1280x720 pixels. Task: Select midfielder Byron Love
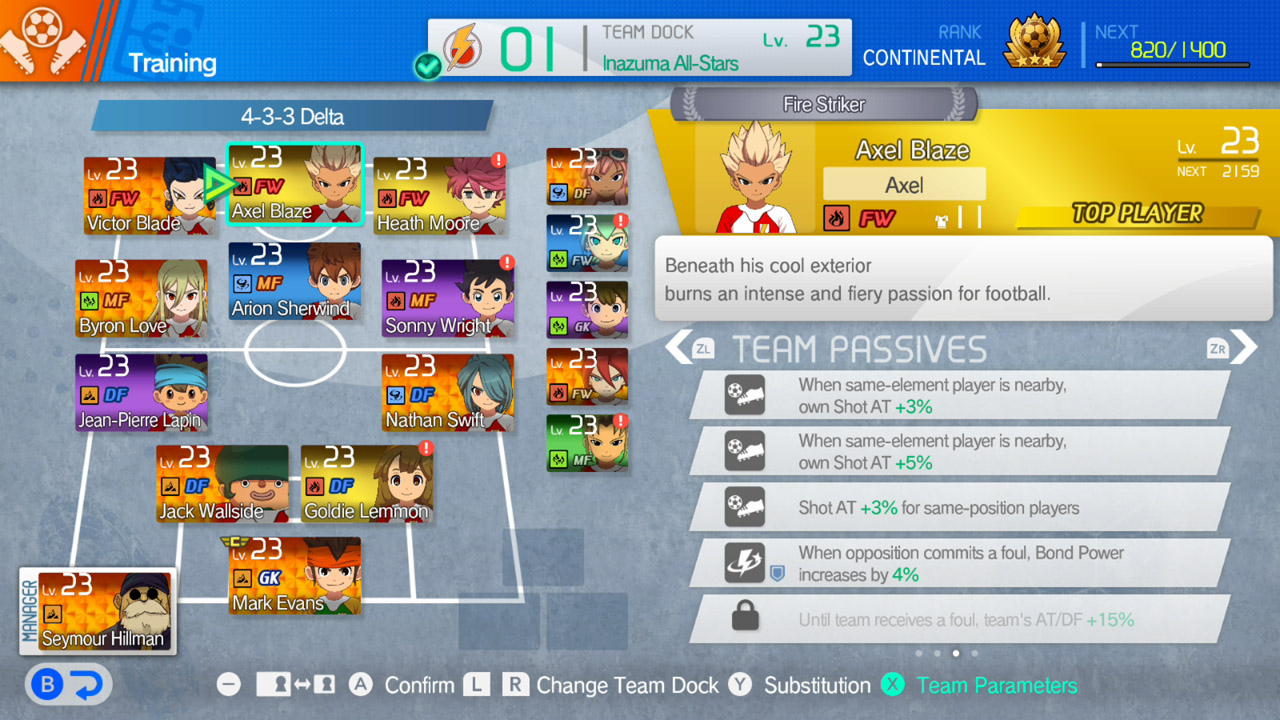pos(141,298)
